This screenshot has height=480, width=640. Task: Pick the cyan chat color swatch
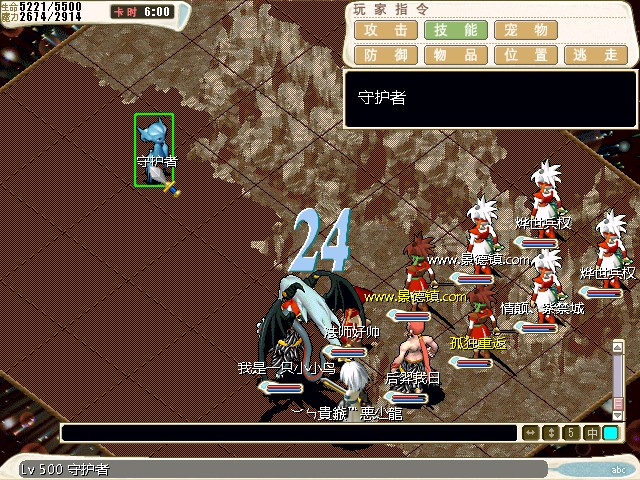pyautogui.click(x=610, y=433)
